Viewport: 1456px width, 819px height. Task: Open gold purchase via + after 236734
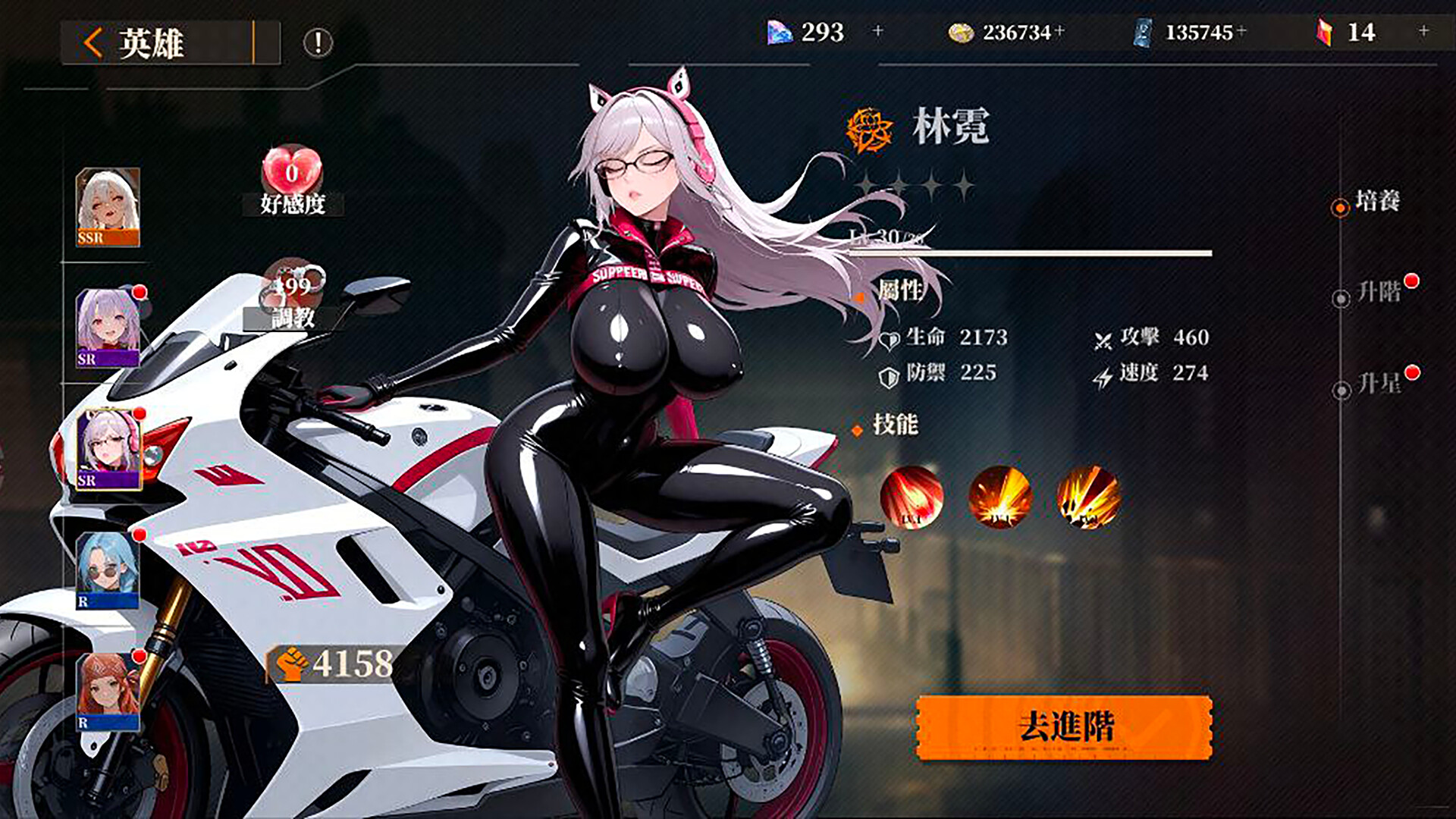1059,32
